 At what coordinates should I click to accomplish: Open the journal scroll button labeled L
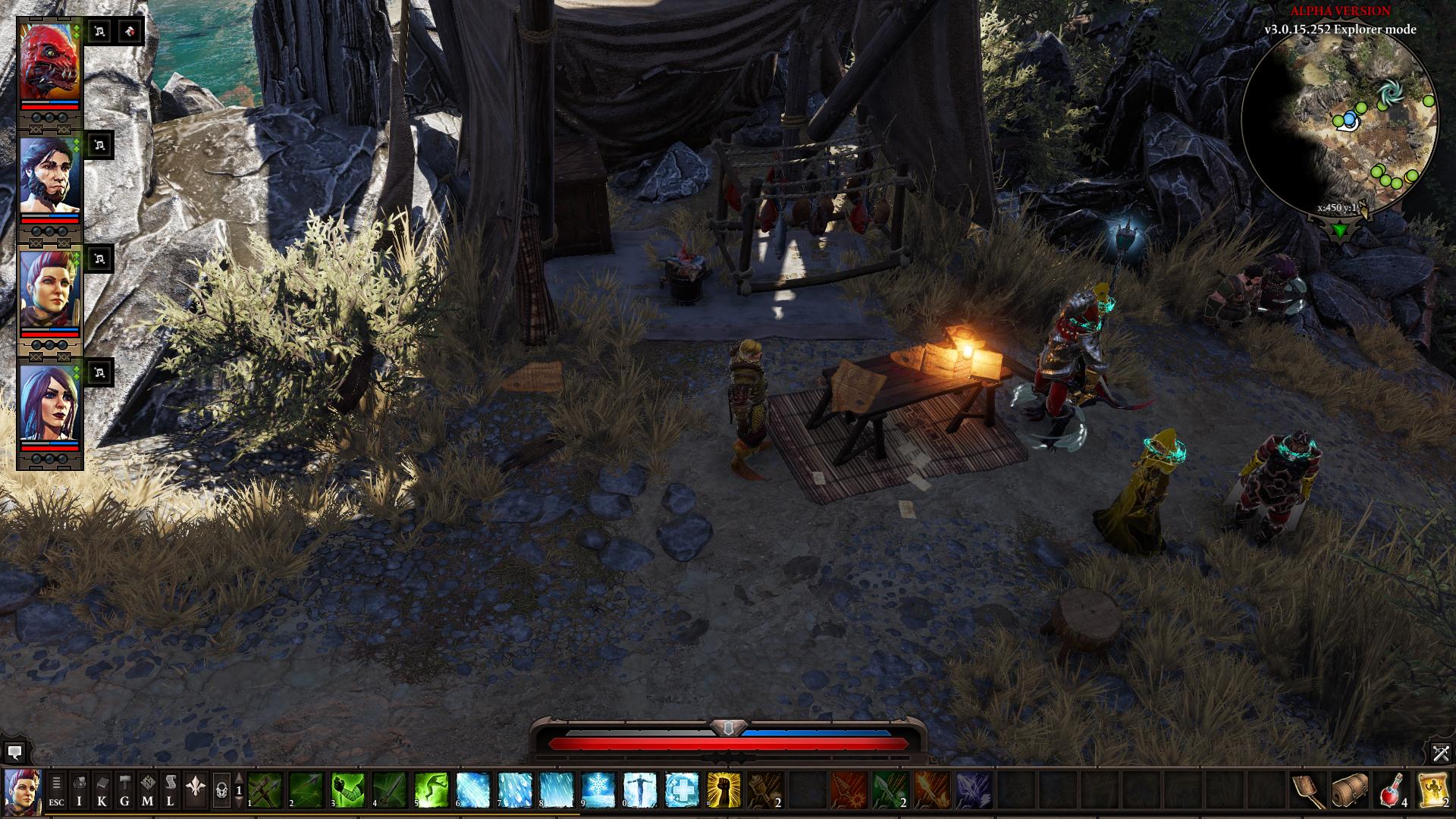[171, 791]
